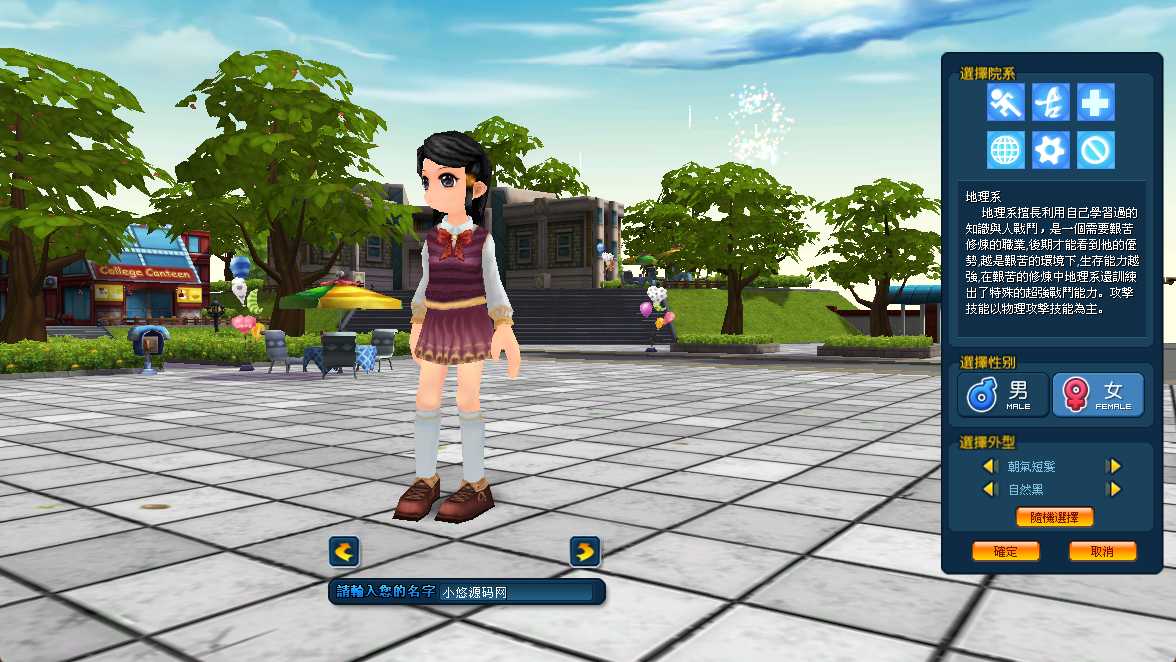Choose the gear department icon

[x=1051, y=150]
